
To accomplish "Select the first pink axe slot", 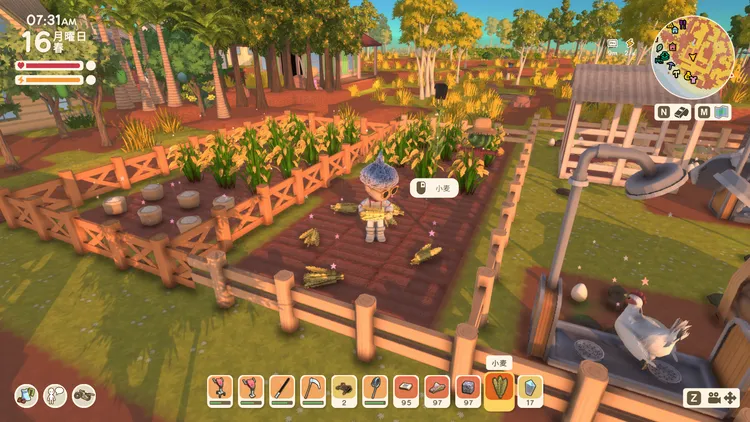I will (x=220, y=388).
